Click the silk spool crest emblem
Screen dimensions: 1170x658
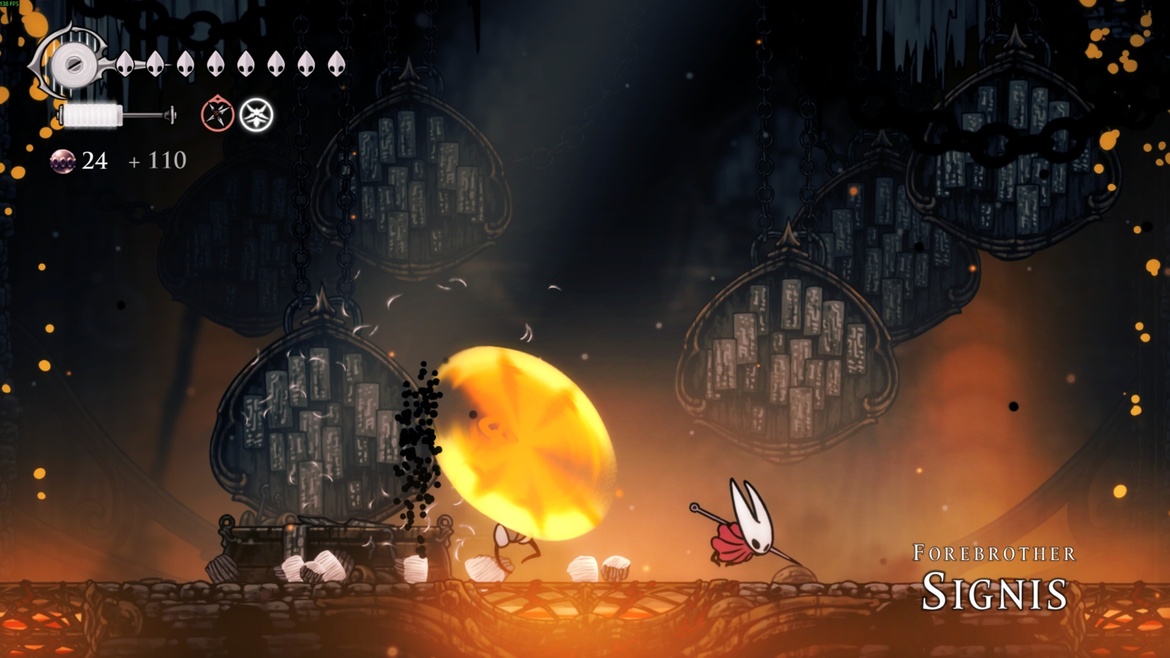point(72,65)
